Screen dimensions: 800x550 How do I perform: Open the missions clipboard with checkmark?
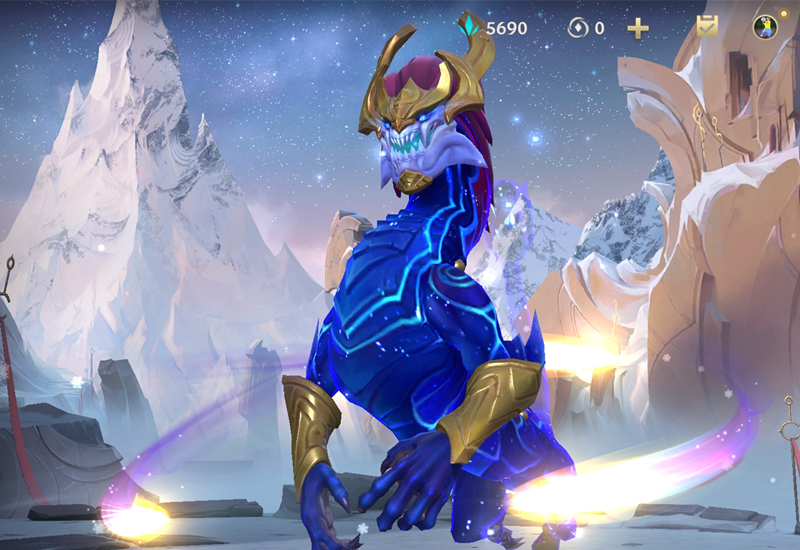tap(708, 27)
